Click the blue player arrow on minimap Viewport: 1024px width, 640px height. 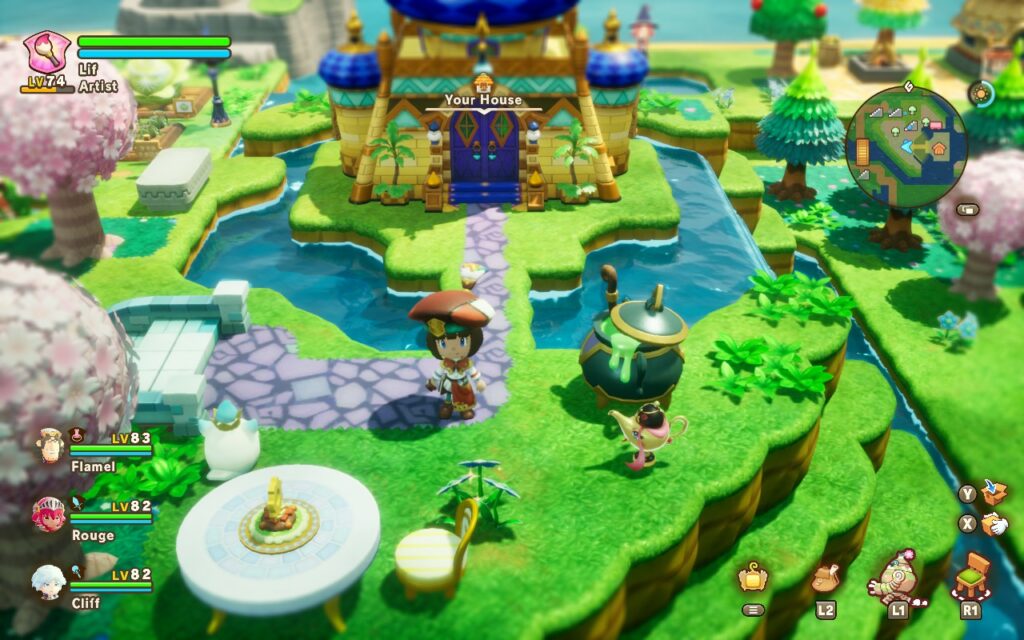click(905, 147)
